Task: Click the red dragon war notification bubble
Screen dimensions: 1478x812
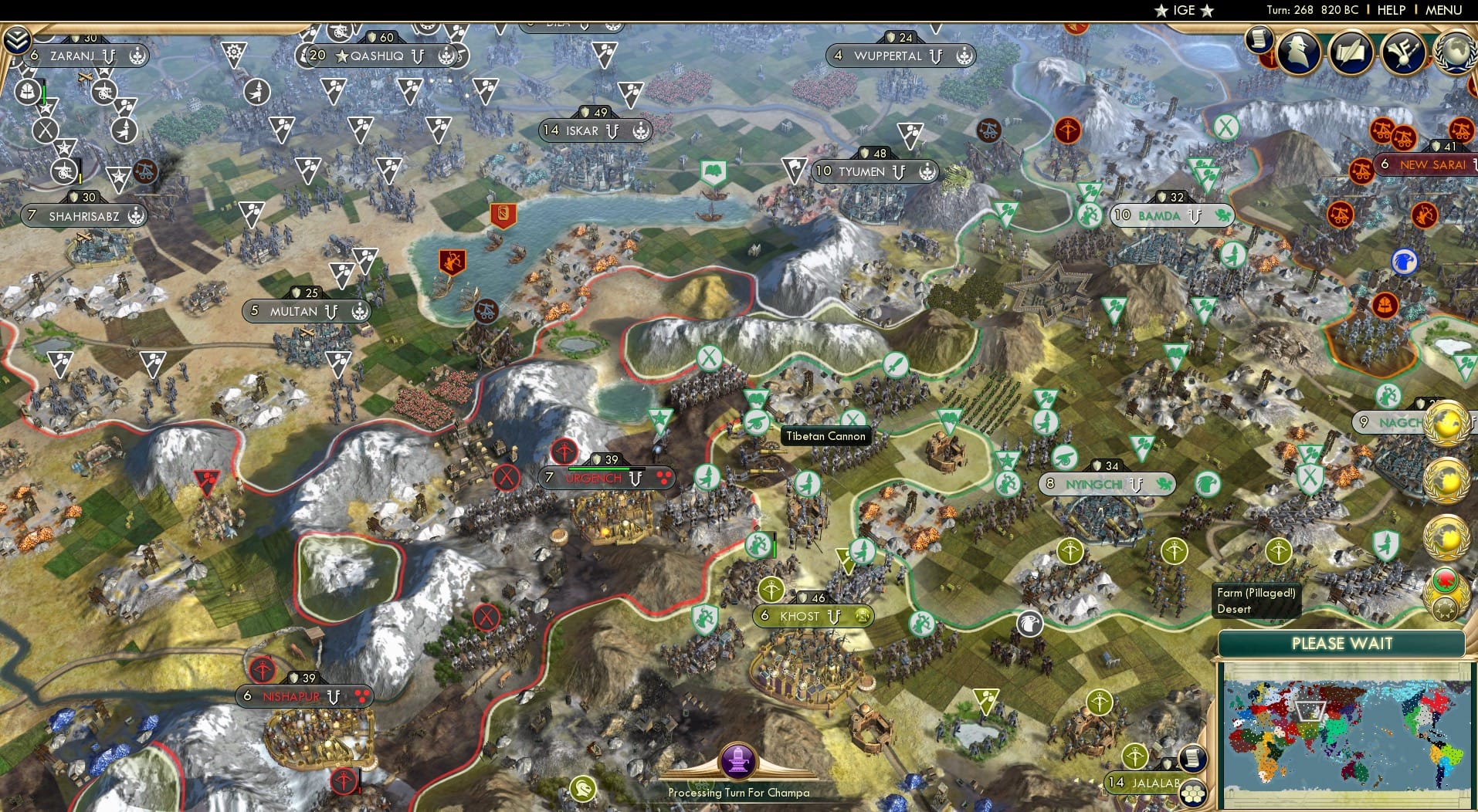Action: tap(1445, 580)
